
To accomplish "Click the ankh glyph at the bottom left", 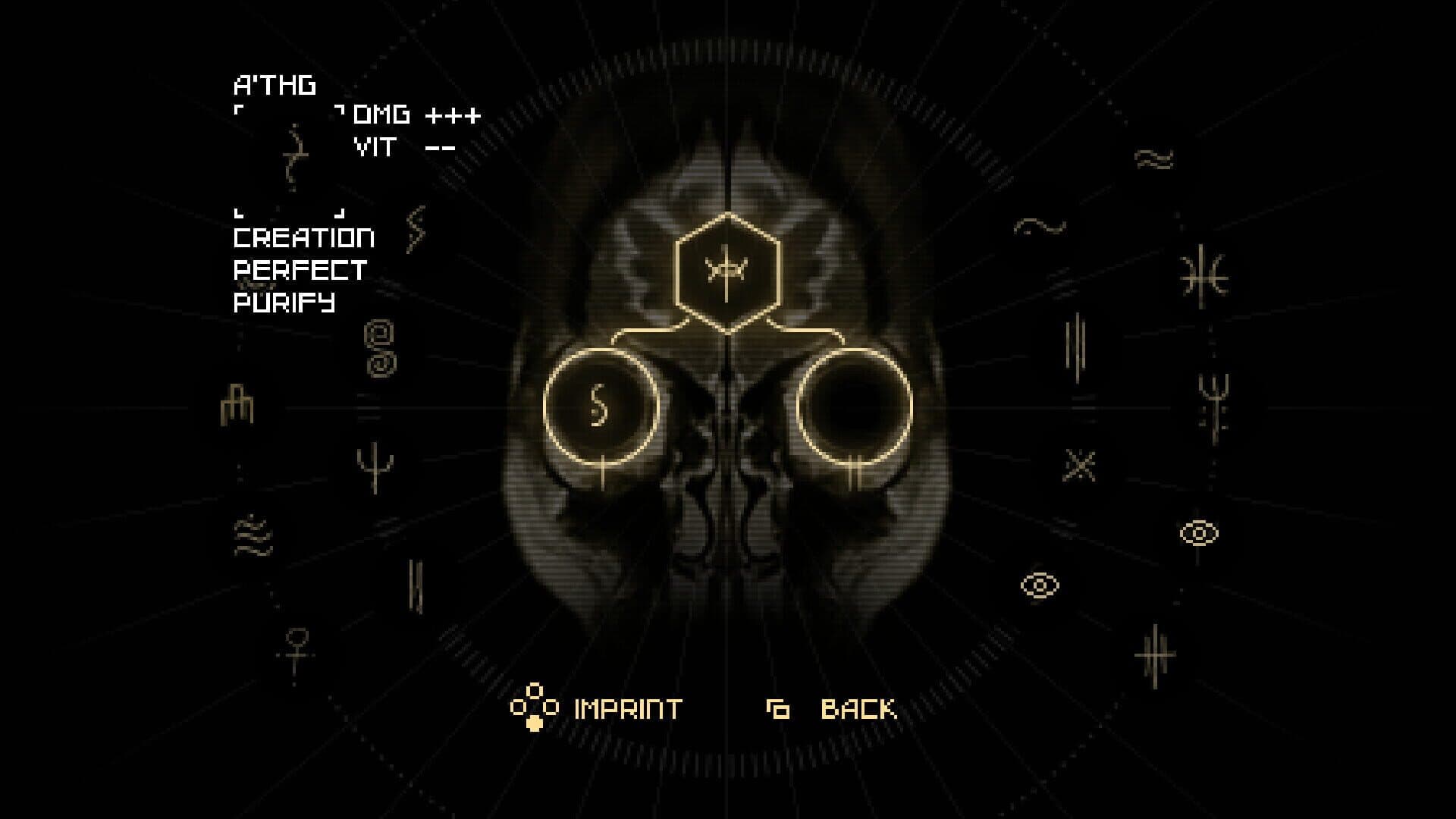I will [x=295, y=639].
